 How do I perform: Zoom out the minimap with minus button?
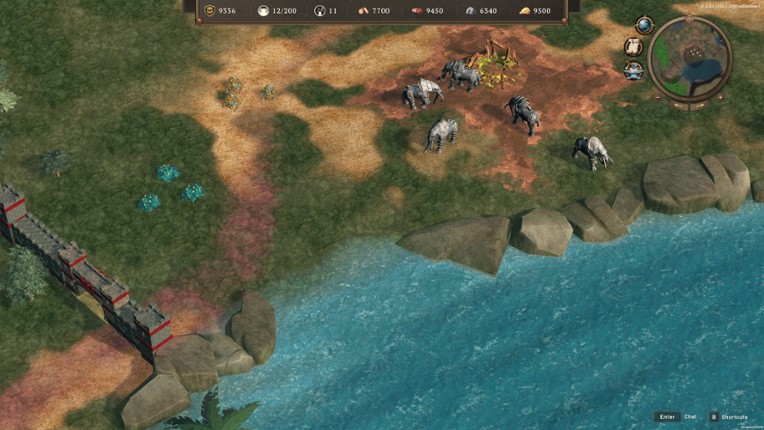[x=658, y=97]
